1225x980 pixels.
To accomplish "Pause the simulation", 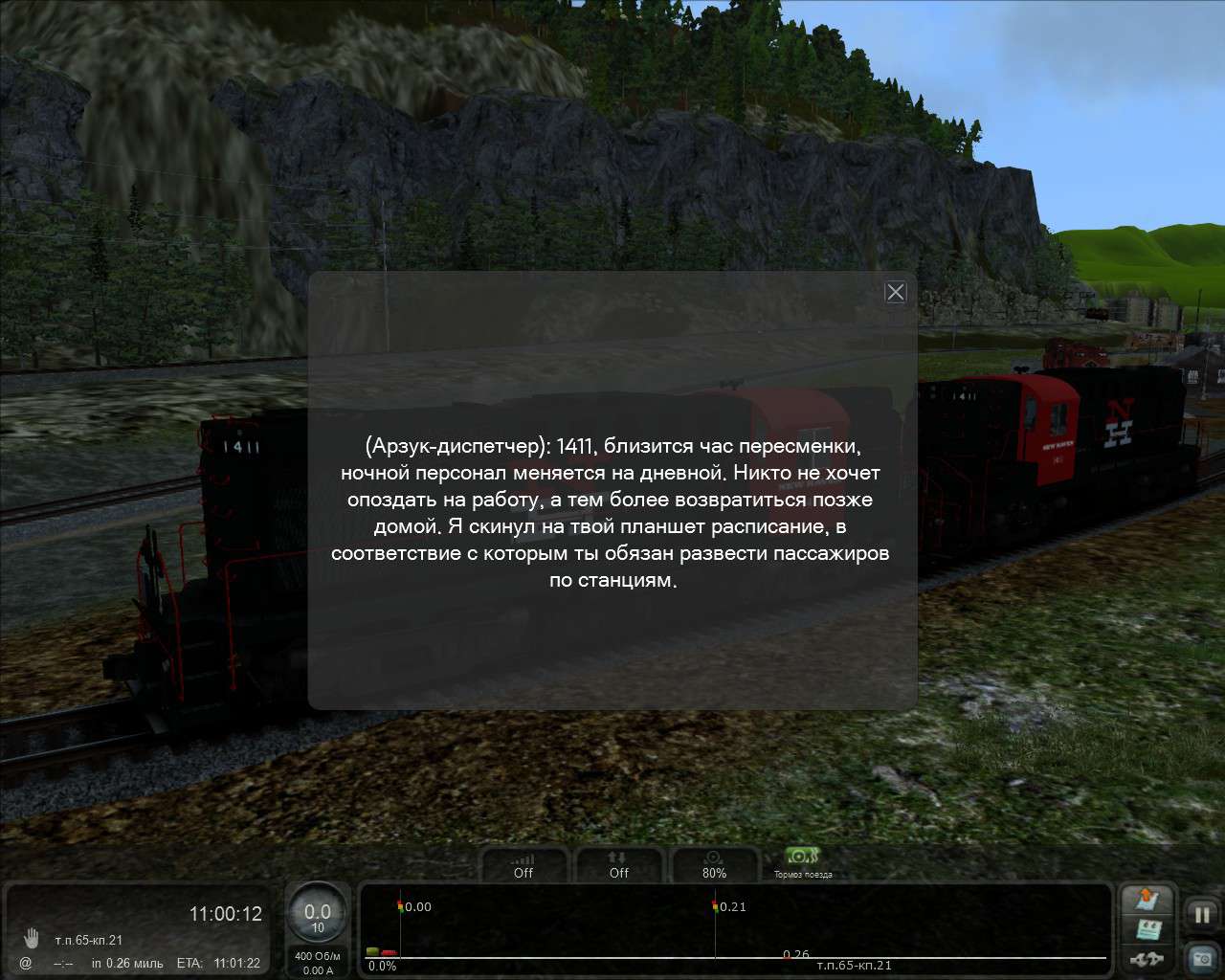I will click(x=1202, y=914).
